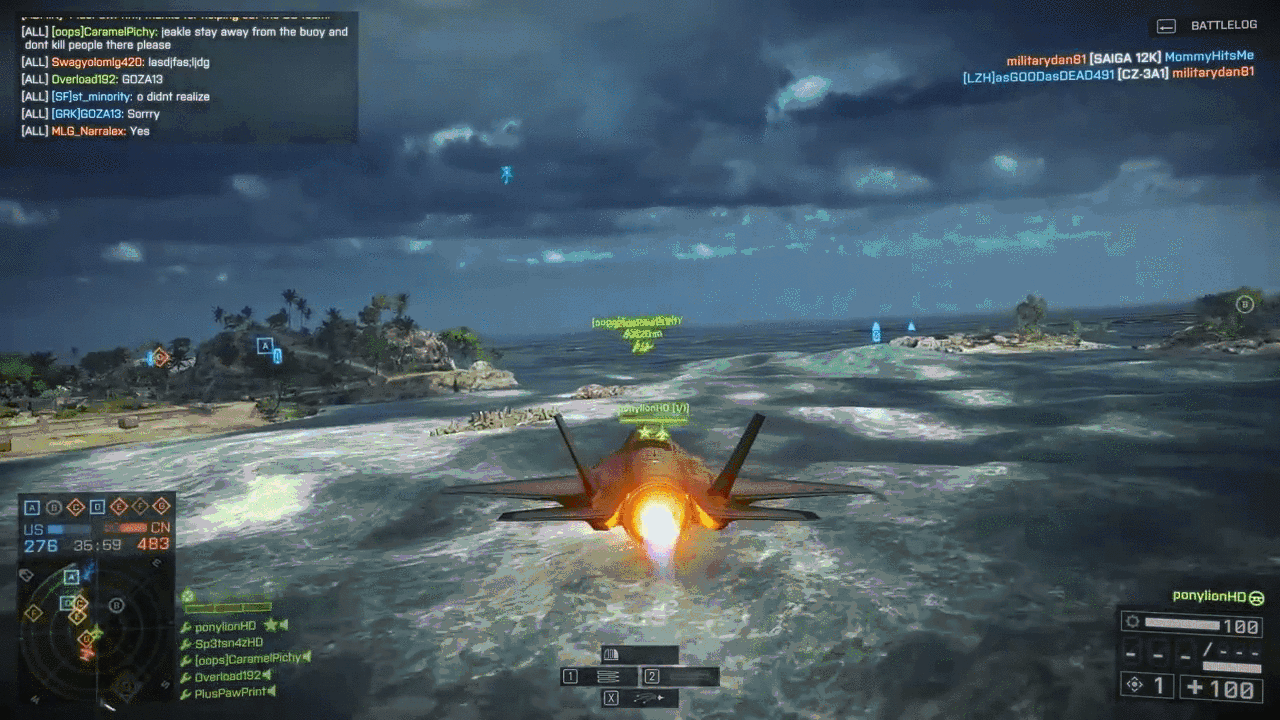Screen dimensions: 1280x720
Task: Select squad member Sp3tsn4zHD
Action: tap(228, 642)
